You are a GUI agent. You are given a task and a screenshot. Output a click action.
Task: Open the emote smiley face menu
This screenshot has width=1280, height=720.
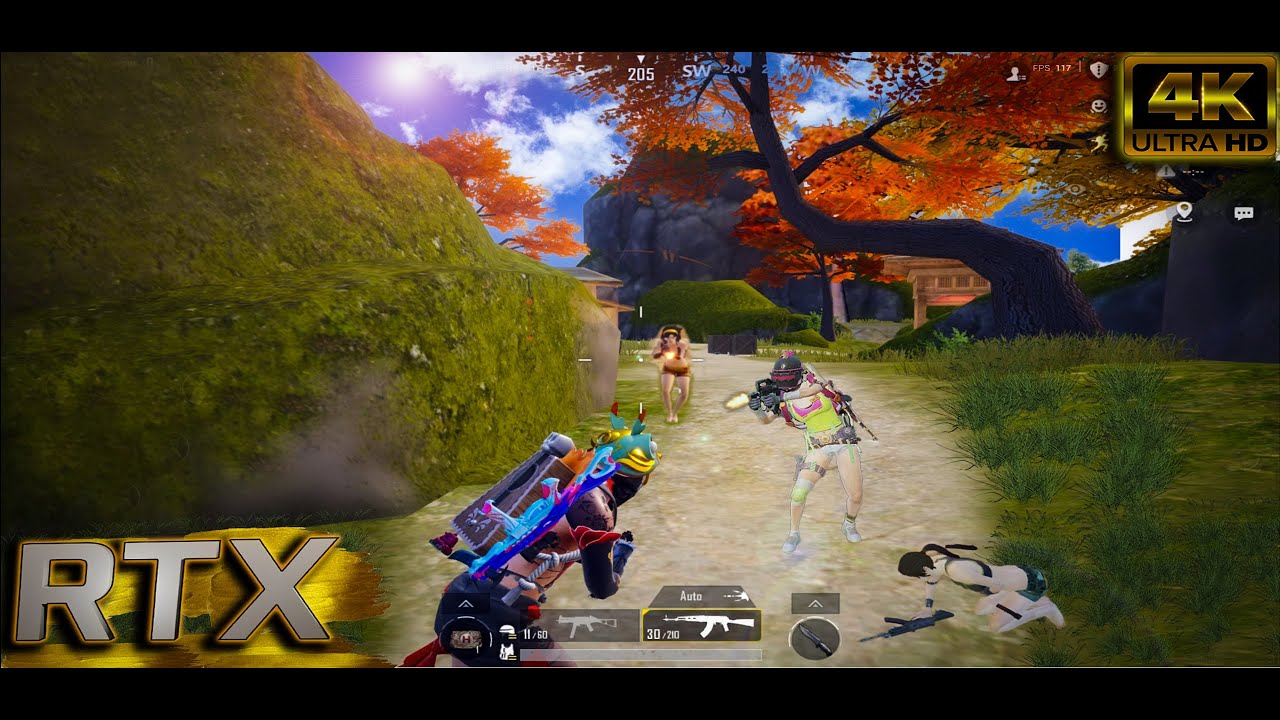[1099, 104]
